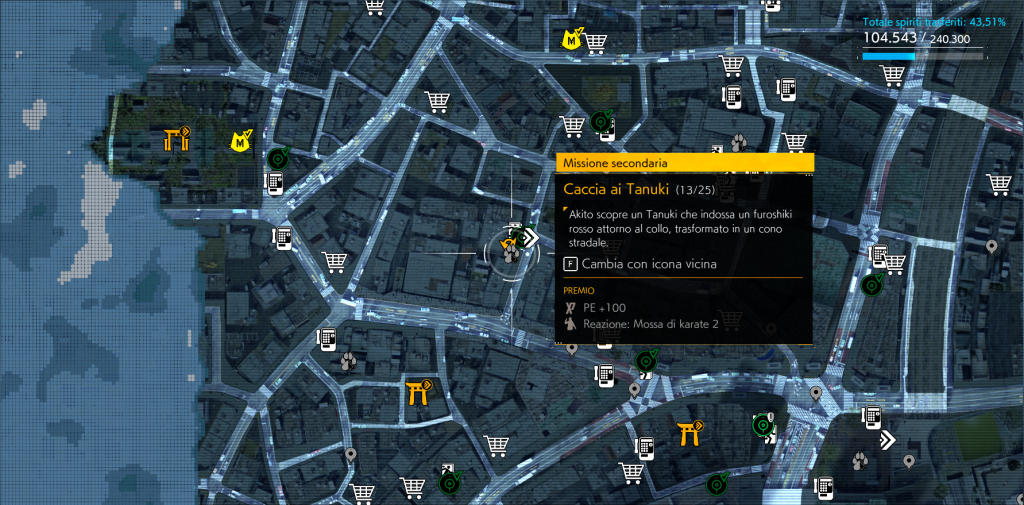Select the green target marker with an exclamation badge
Image resolution: width=1024 pixels, height=505 pixels.
(764, 426)
